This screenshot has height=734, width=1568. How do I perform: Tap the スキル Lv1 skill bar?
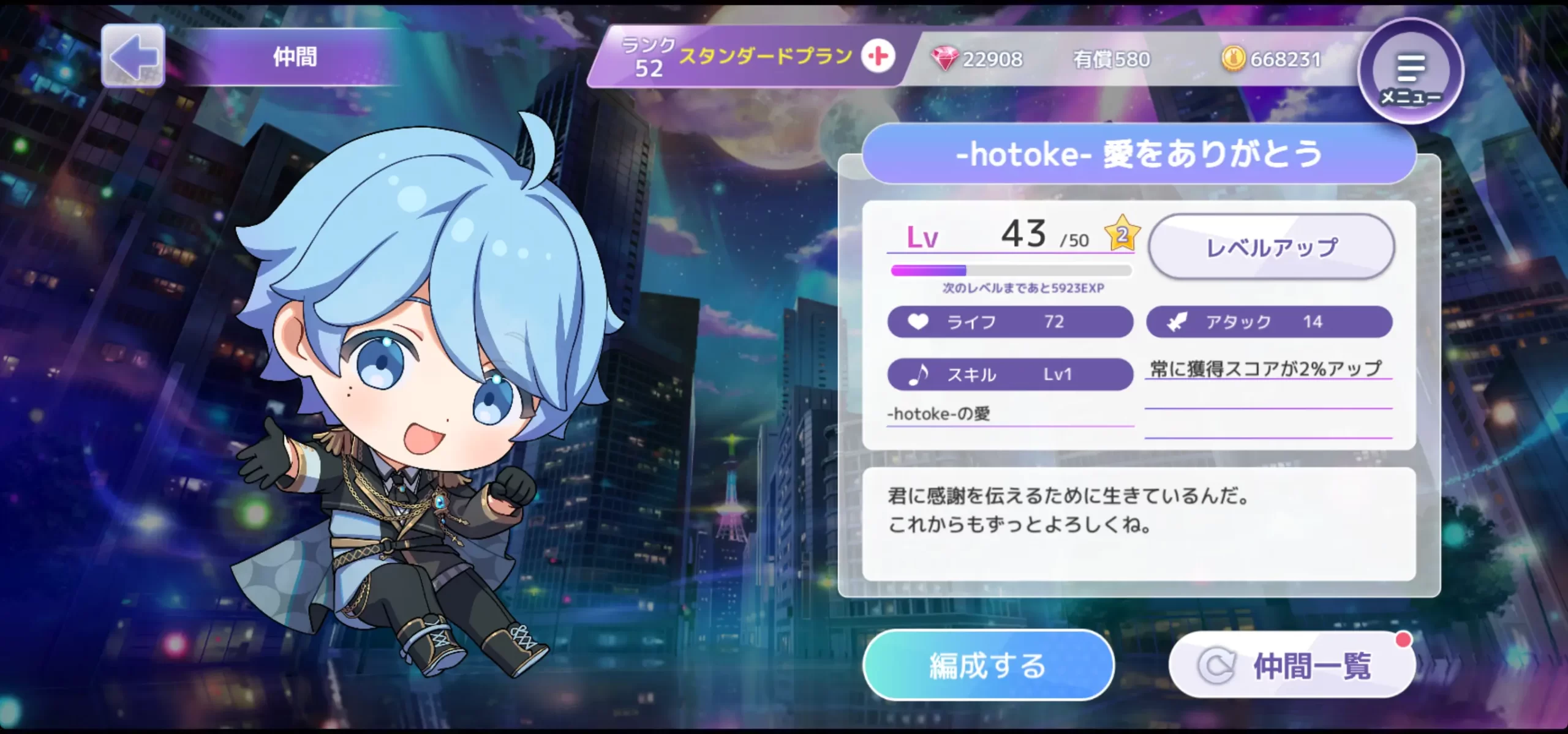(1009, 374)
